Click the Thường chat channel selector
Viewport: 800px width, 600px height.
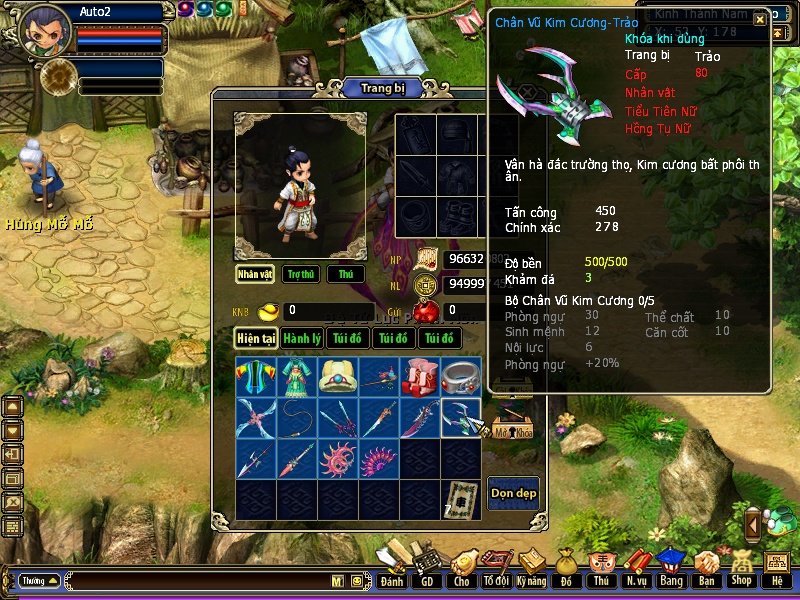point(39,580)
